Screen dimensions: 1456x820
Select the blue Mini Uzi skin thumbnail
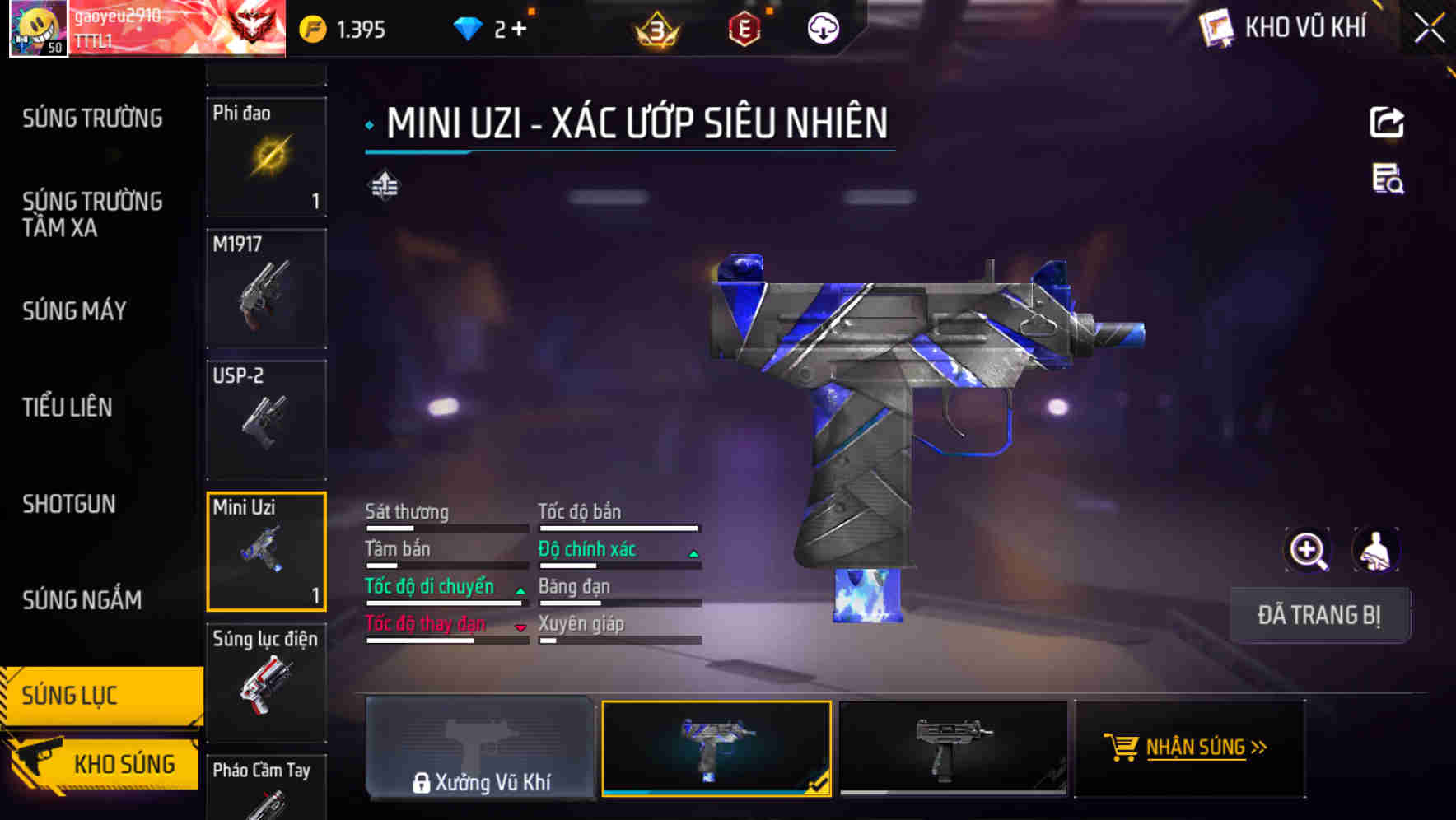pyautogui.click(x=716, y=746)
